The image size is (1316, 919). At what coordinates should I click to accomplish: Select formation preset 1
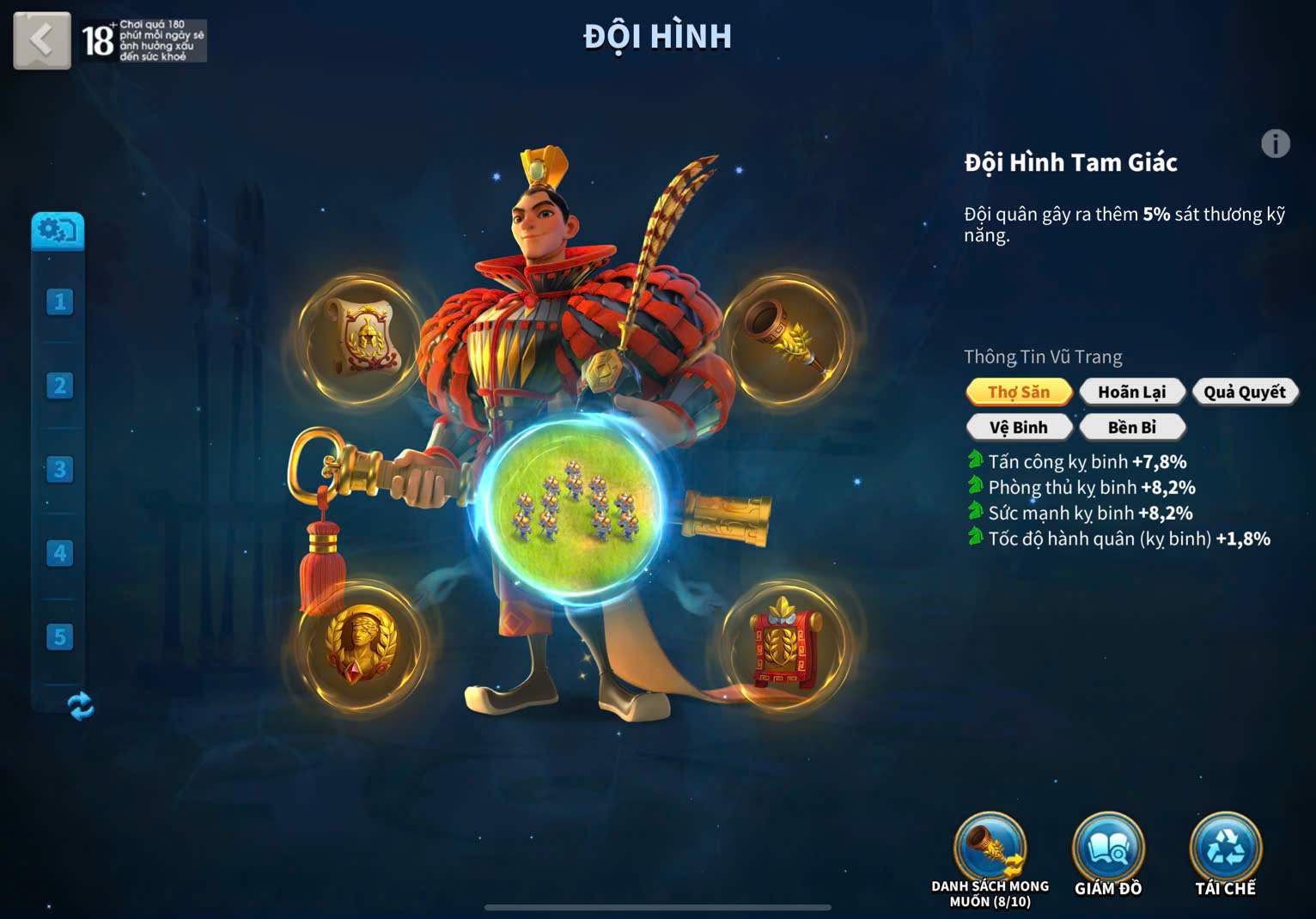coord(59,301)
